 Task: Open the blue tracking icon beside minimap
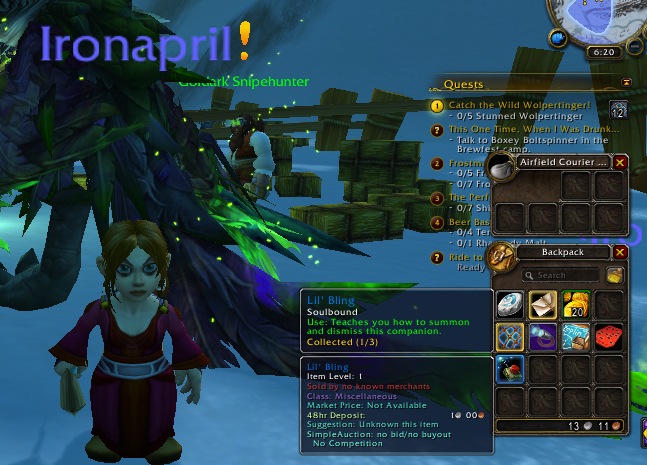pos(557,39)
